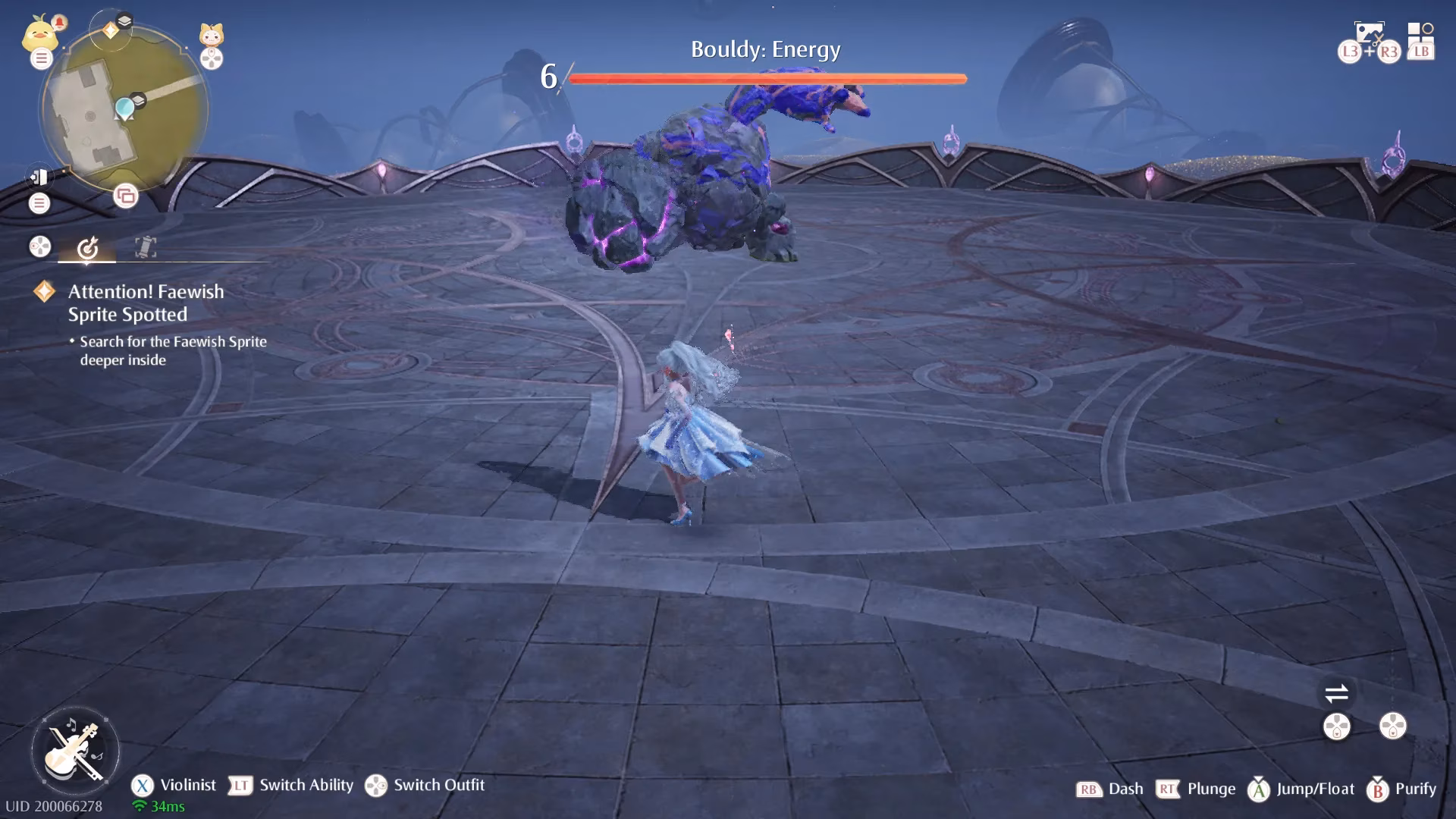Switch to the scroll quest tab
1456x819 pixels.
[x=144, y=247]
